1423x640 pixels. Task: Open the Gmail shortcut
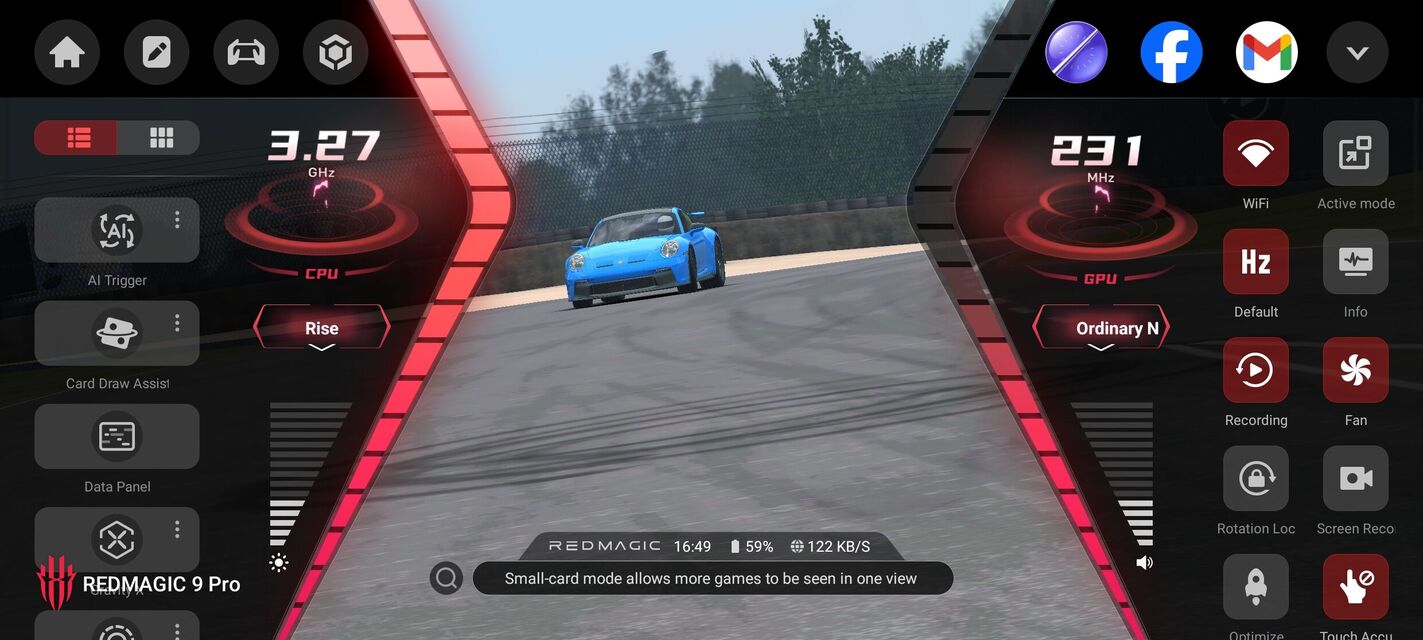click(x=1266, y=52)
